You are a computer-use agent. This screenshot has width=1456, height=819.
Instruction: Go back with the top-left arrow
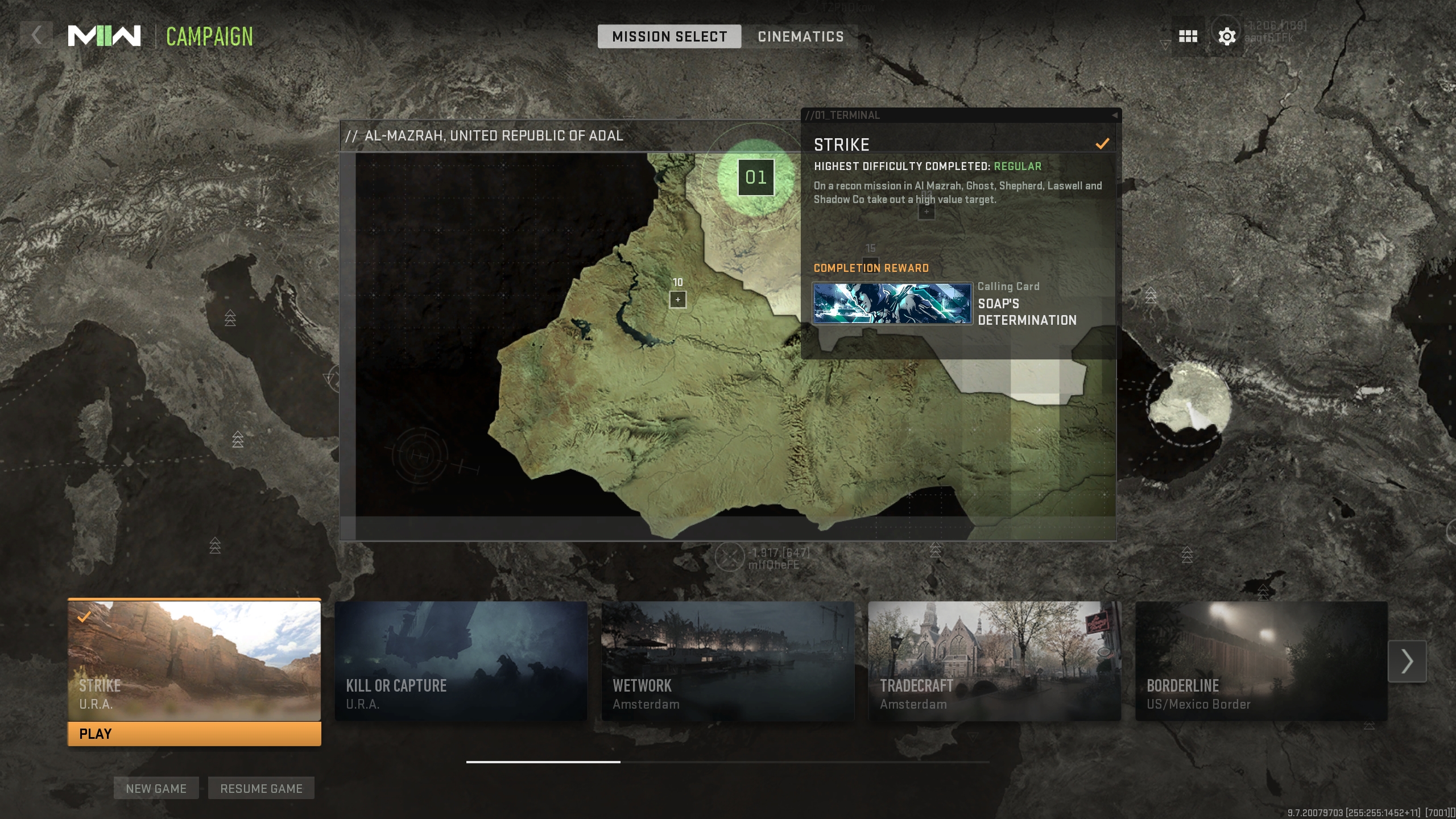click(36, 36)
